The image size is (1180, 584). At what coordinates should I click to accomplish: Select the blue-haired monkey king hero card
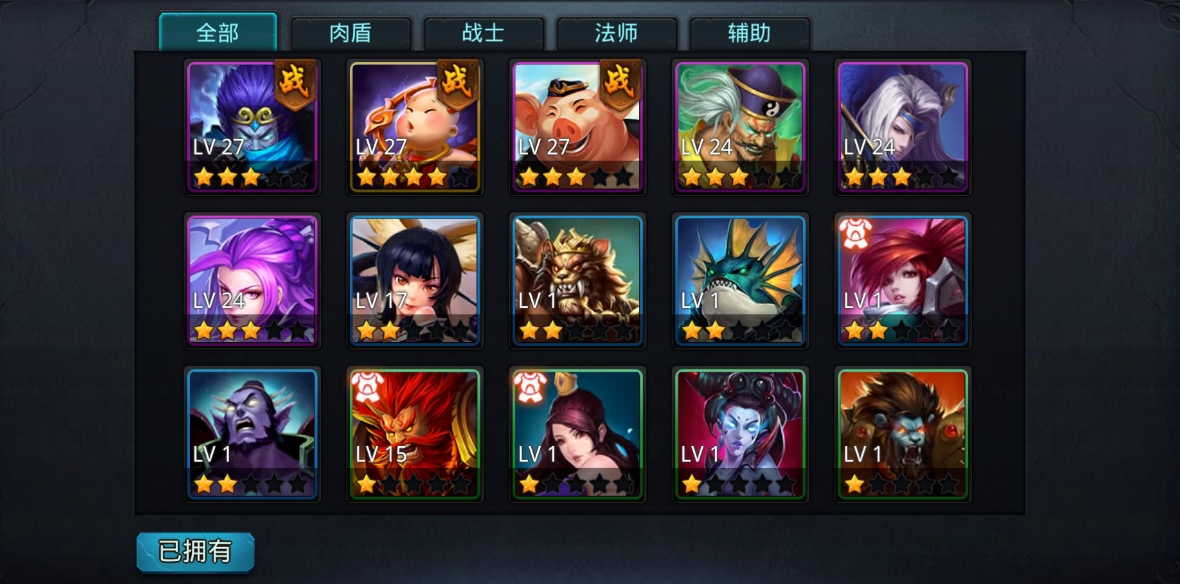(x=252, y=125)
